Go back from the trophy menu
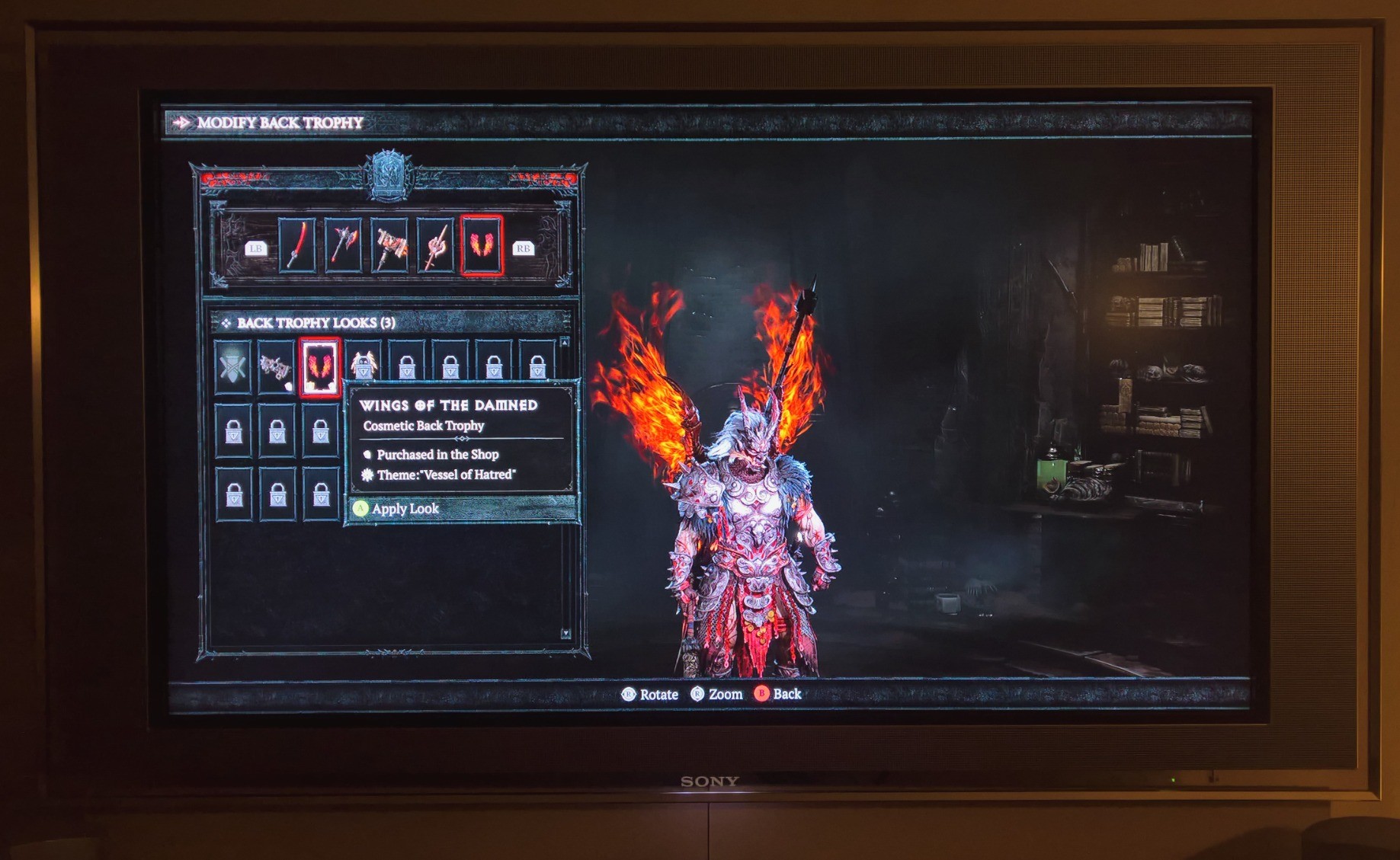Image resolution: width=1400 pixels, height=860 pixels. [778, 694]
